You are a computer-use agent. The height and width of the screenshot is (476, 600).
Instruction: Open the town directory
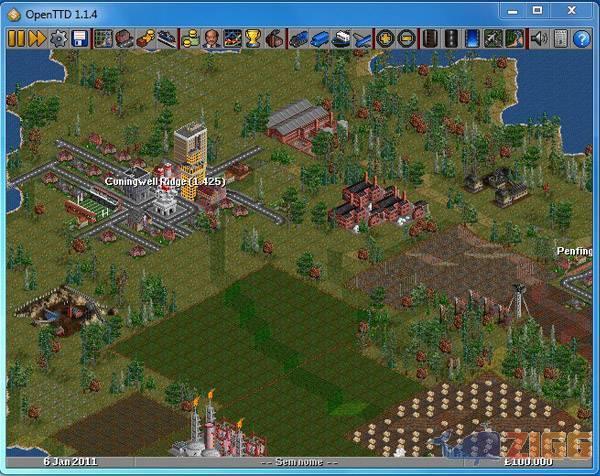[x=123, y=39]
